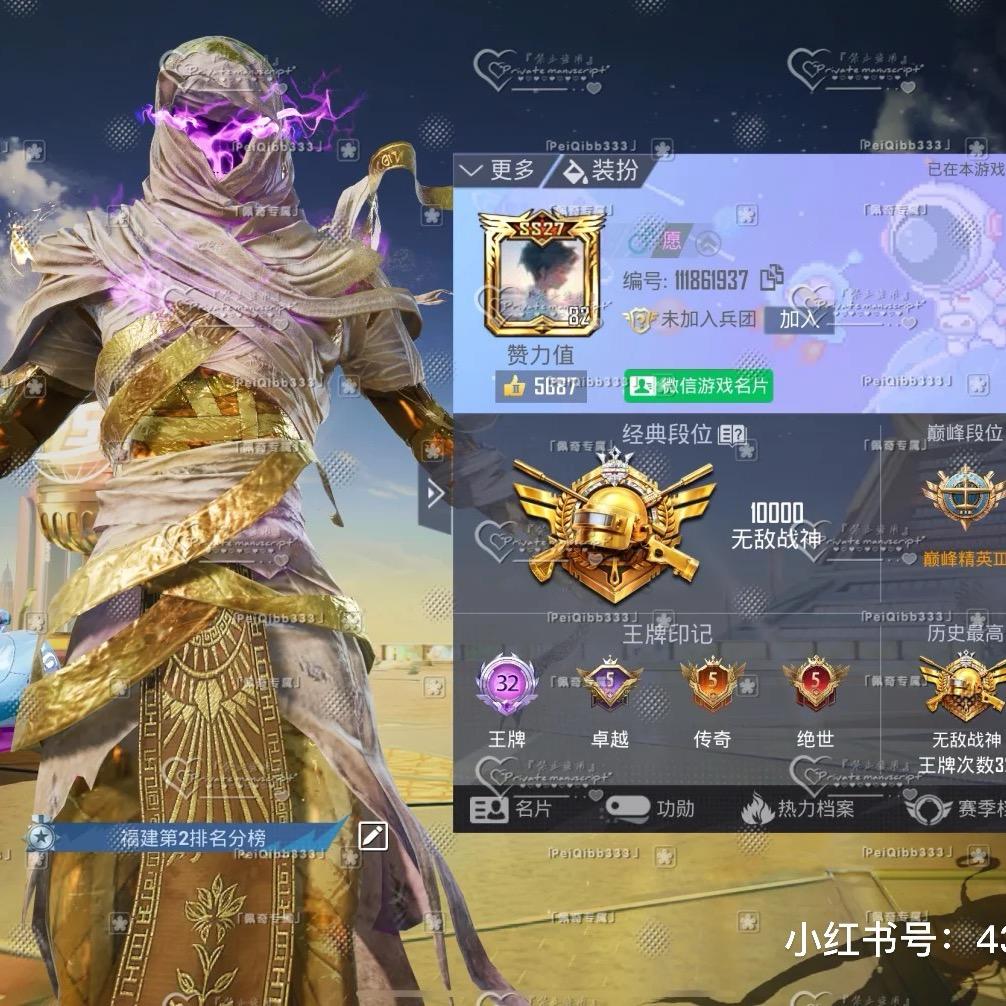Screen dimensions: 1006x1006
Task: Switch to the 装扮 outfit tab
Action: [x=602, y=171]
